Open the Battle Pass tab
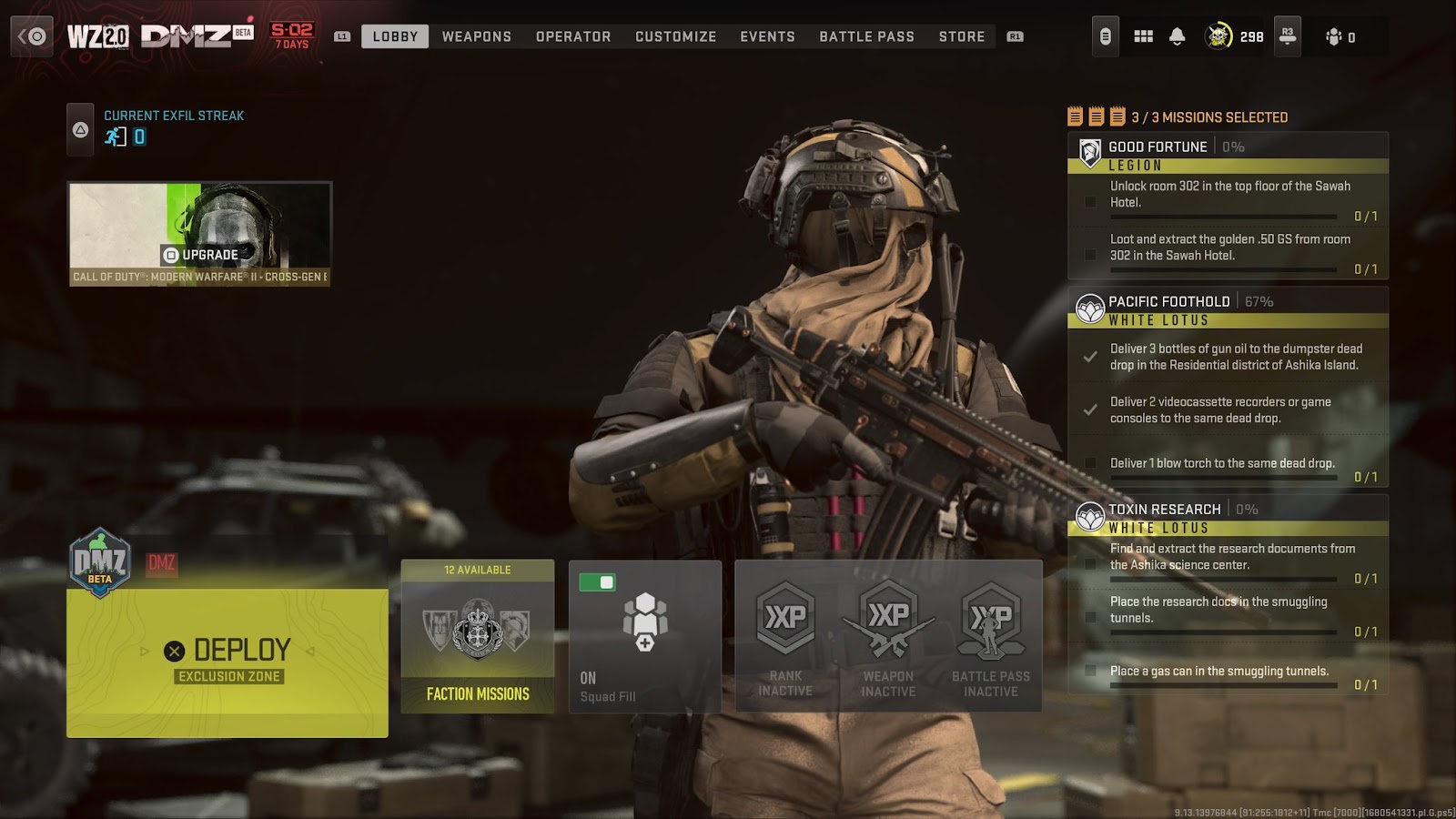The width and height of the screenshot is (1456, 819). [866, 36]
